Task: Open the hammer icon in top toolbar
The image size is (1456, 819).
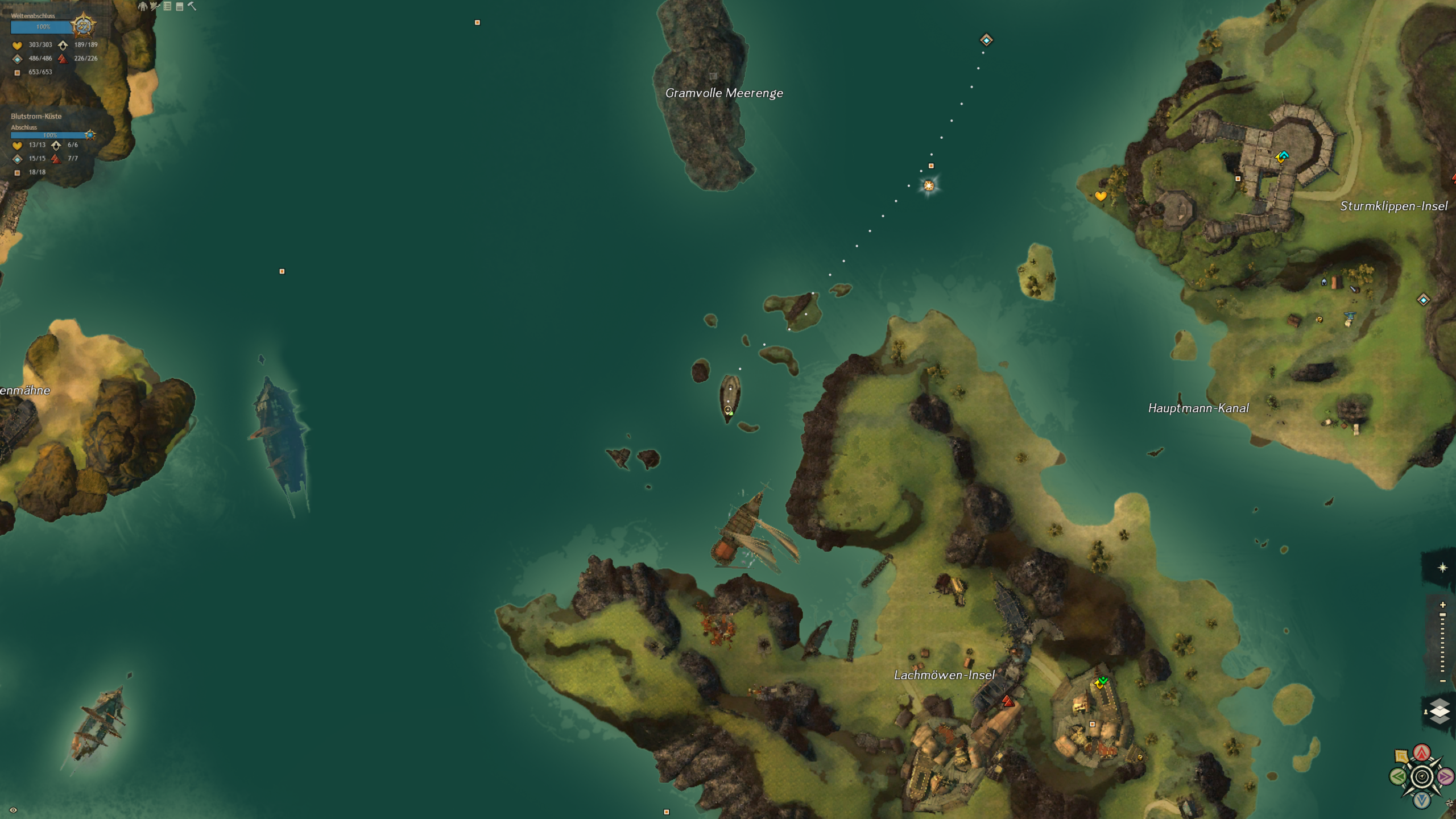Action: tap(192, 6)
